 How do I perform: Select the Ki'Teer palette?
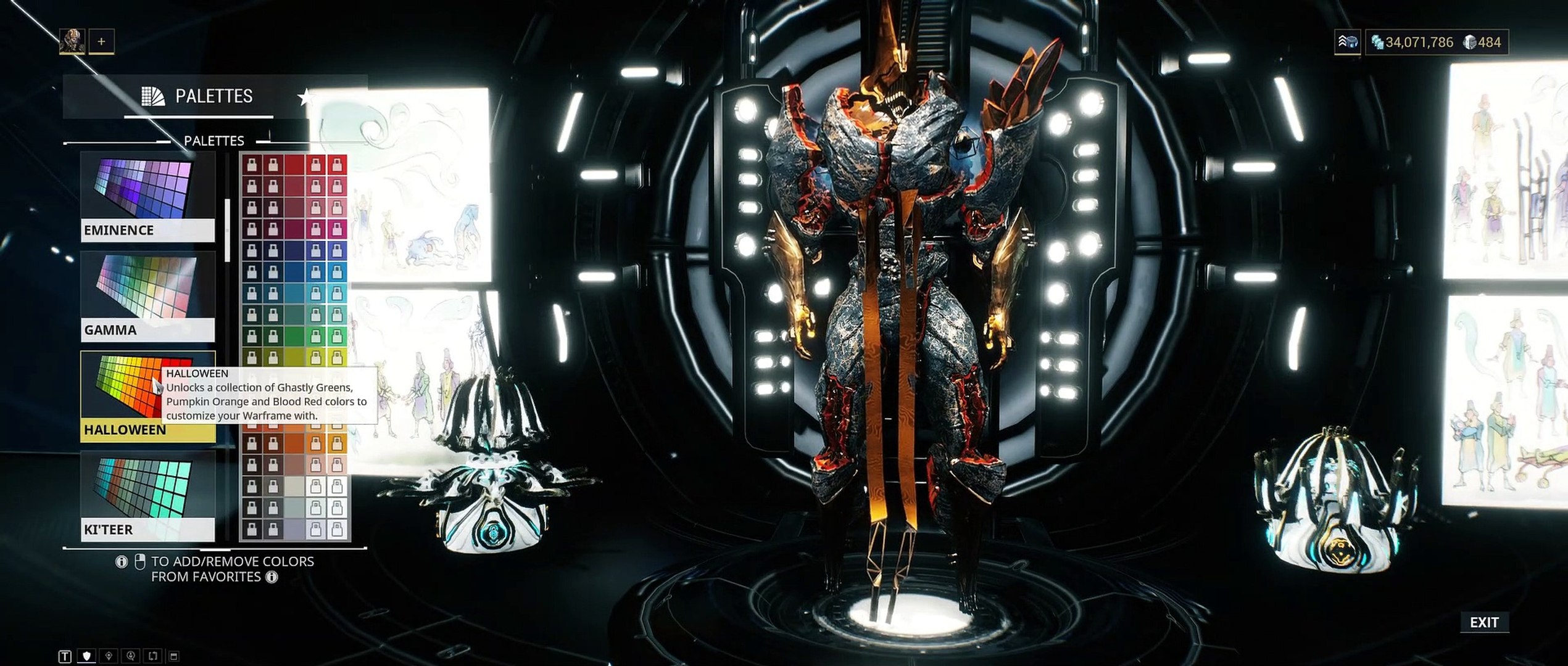coord(147,496)
